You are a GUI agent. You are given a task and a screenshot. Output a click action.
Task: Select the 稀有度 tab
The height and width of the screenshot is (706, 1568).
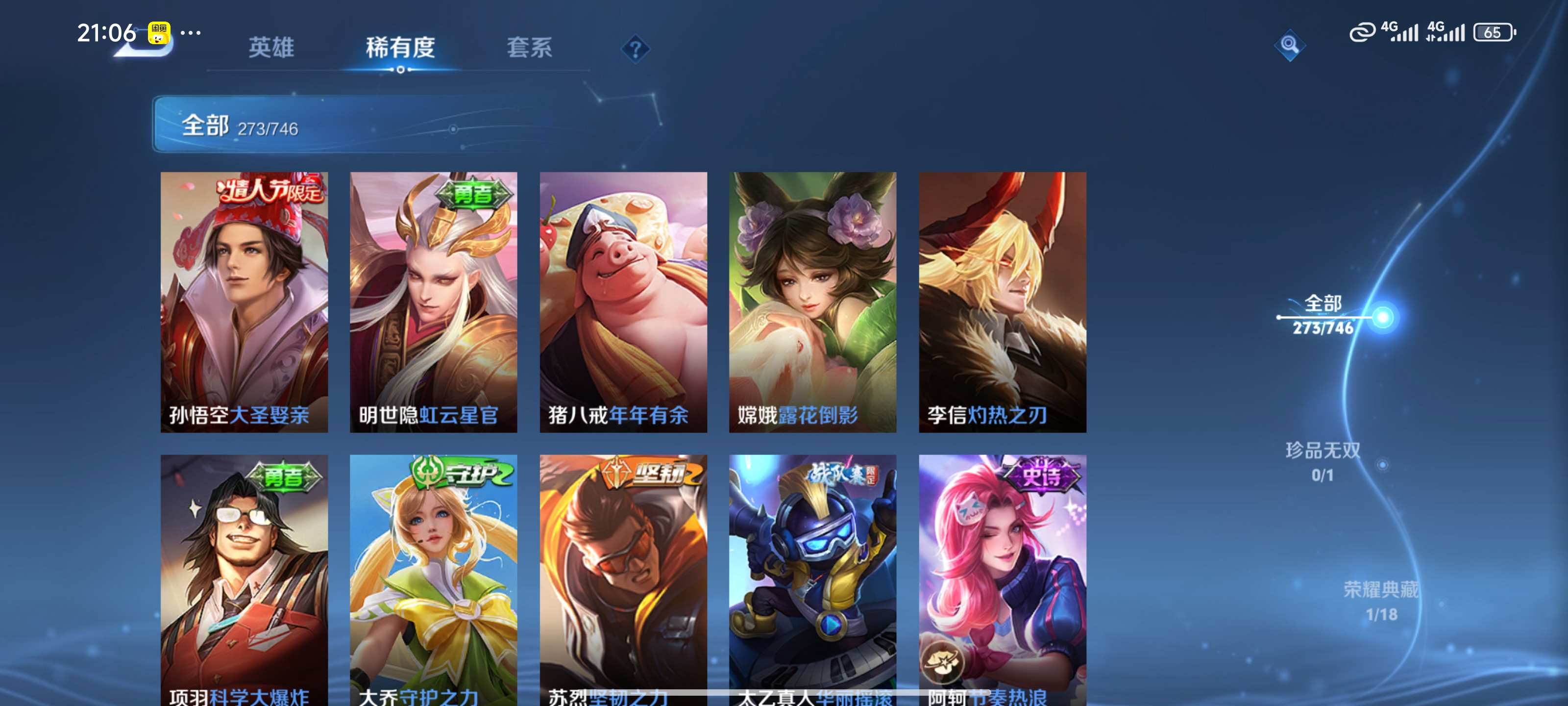(400, 48)
